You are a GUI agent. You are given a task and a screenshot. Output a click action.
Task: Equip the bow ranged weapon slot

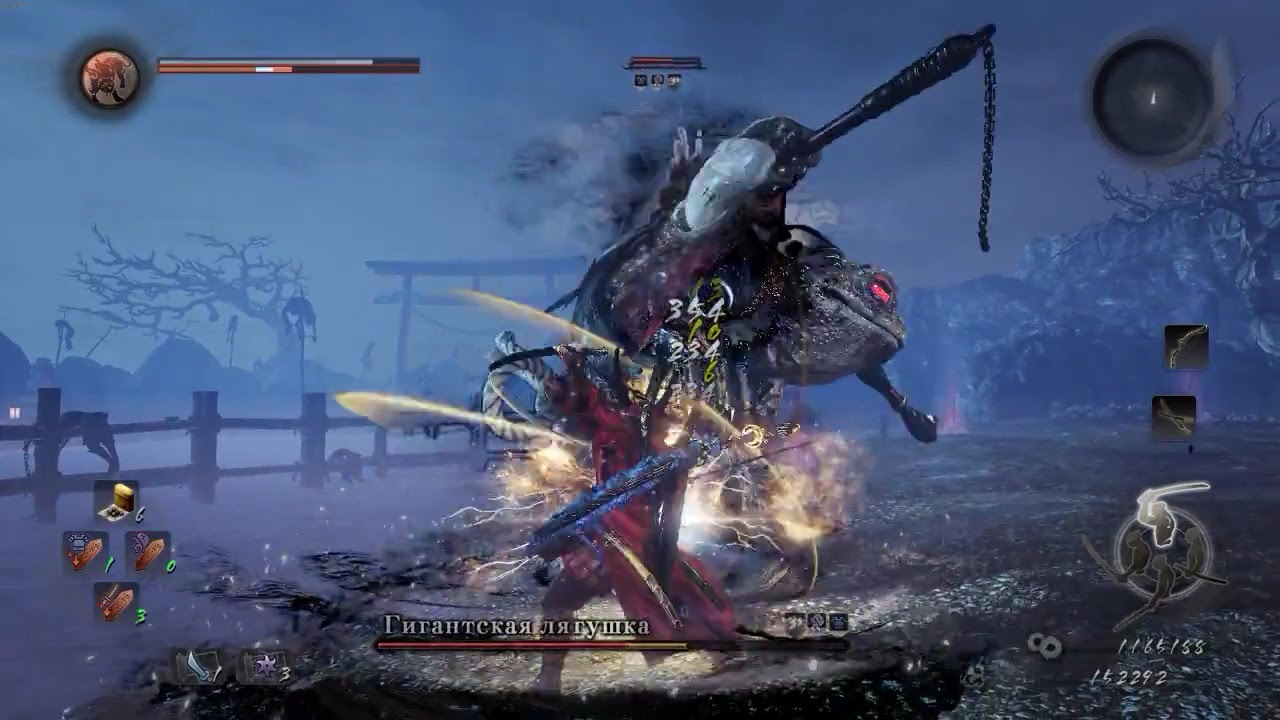pos(1186,347)
